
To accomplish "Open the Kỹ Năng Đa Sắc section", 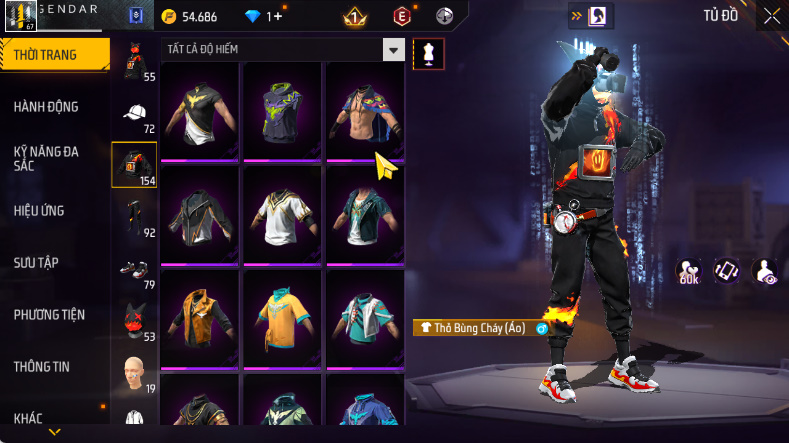I will click(x=46, y=159).
